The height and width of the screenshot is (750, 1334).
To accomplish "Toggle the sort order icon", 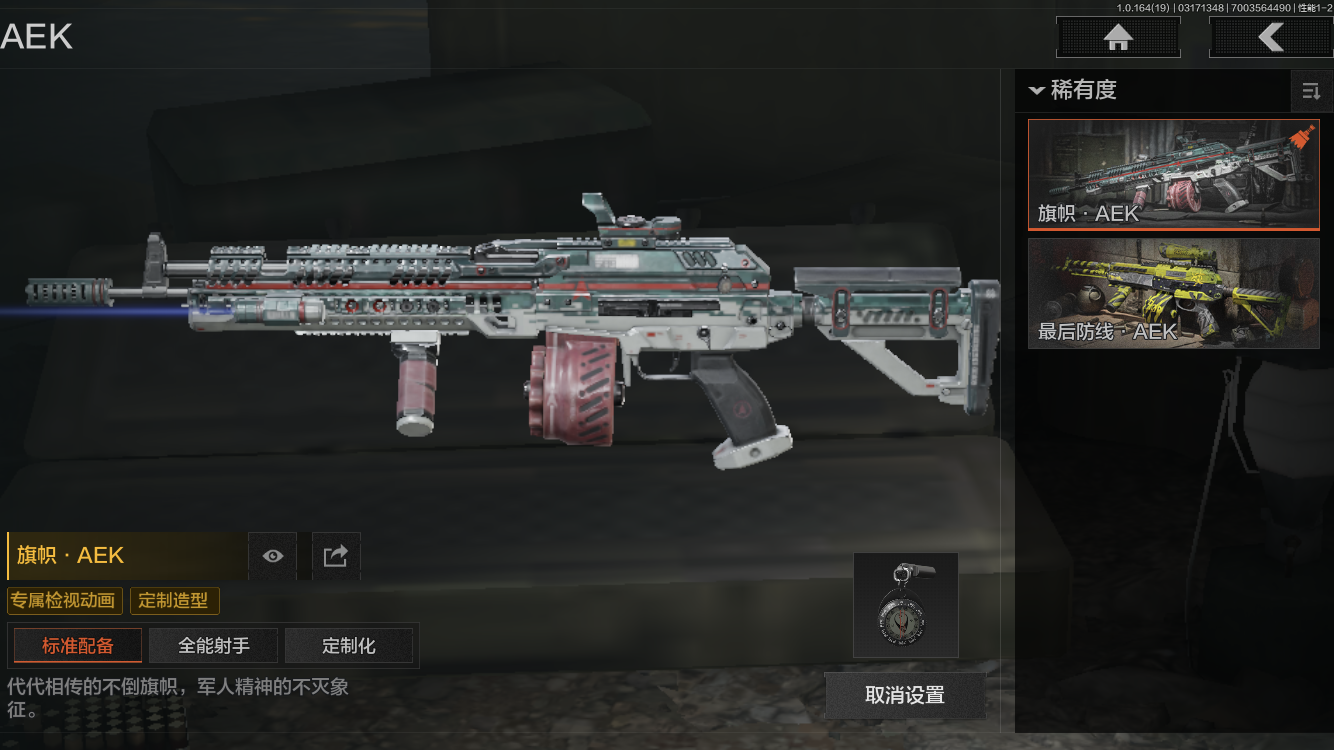I will tap(1310, 92).
